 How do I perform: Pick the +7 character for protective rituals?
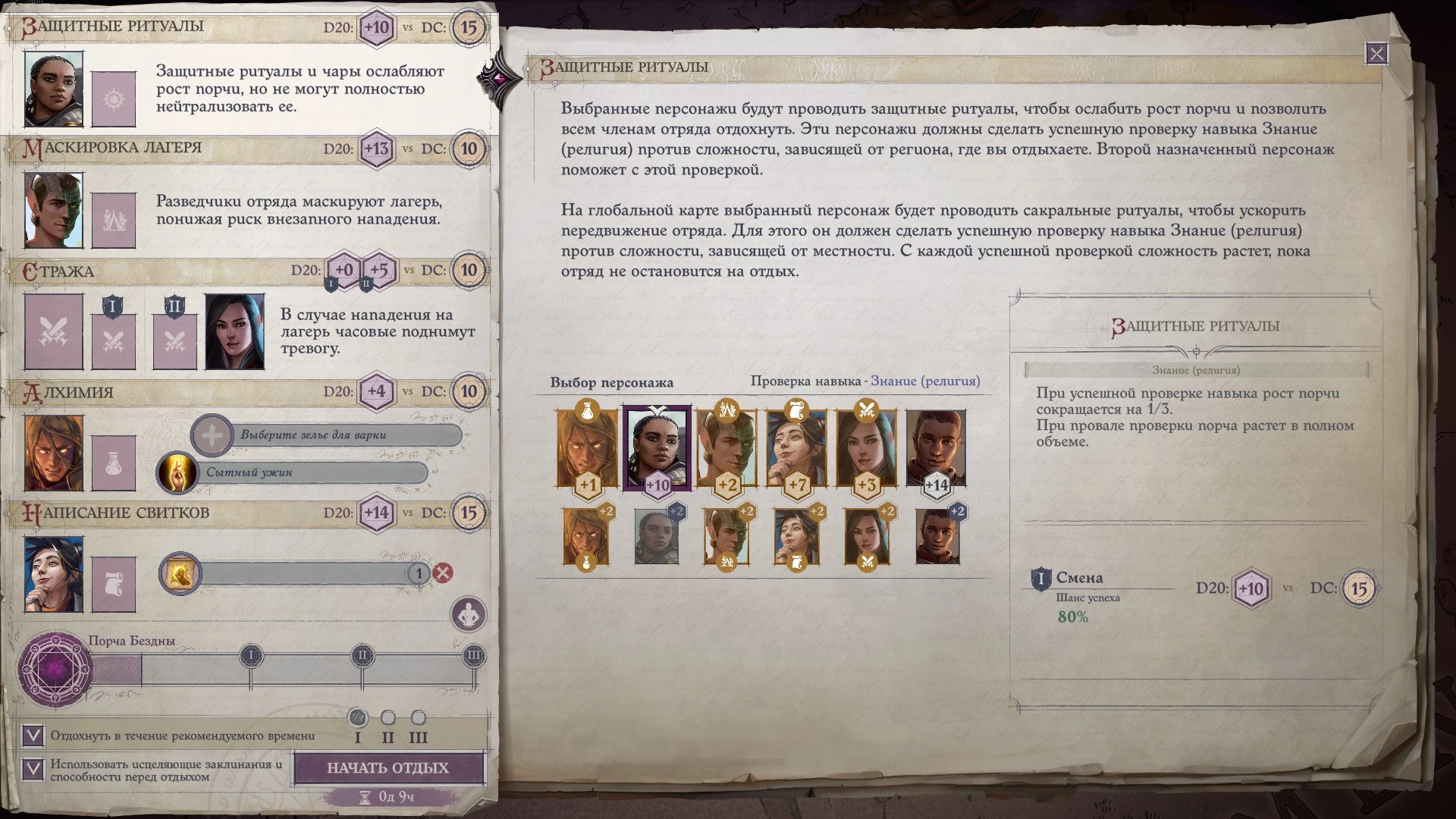tap(796, 449)
